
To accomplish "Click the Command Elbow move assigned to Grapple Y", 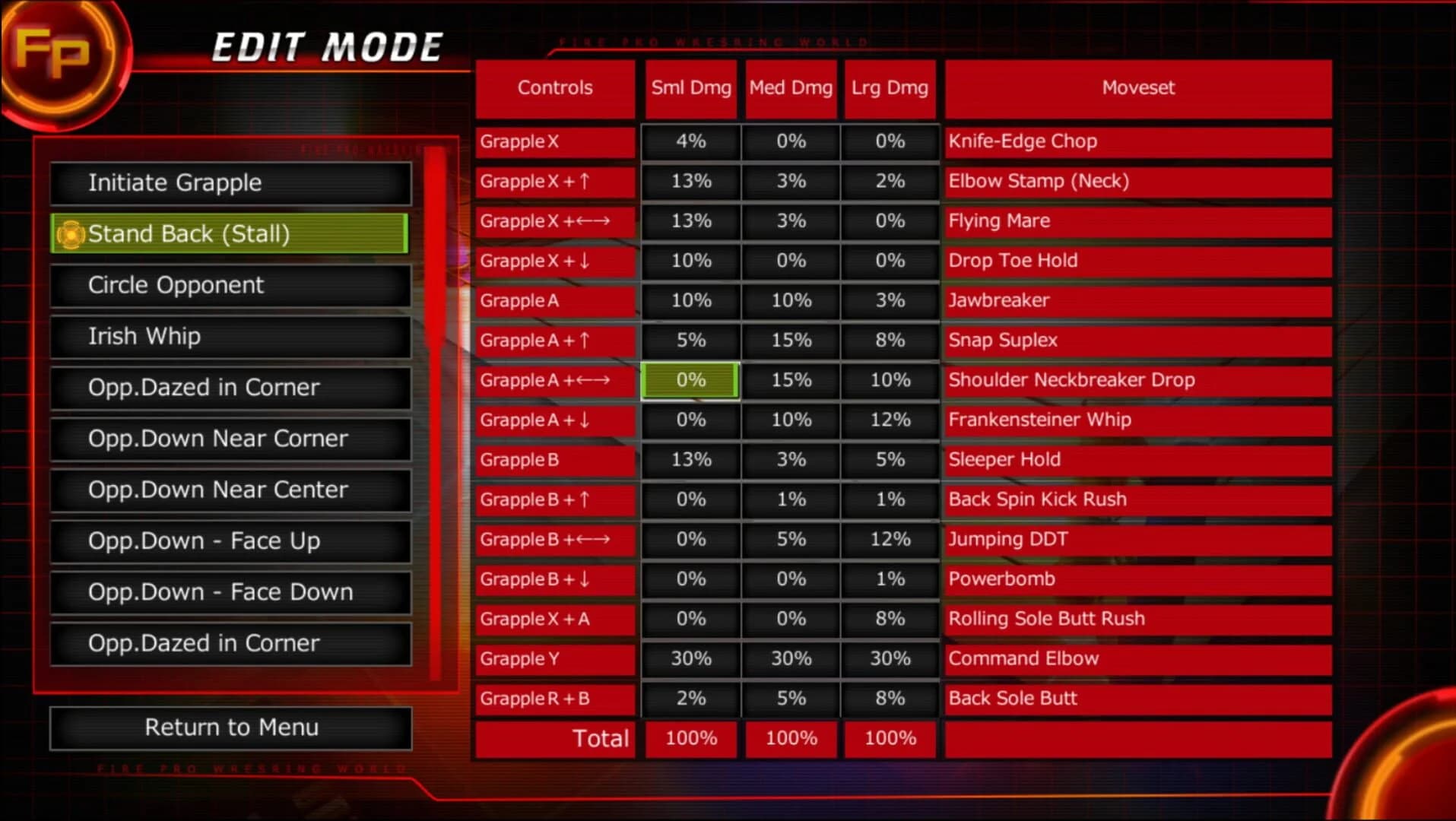I will (1135, 658).
